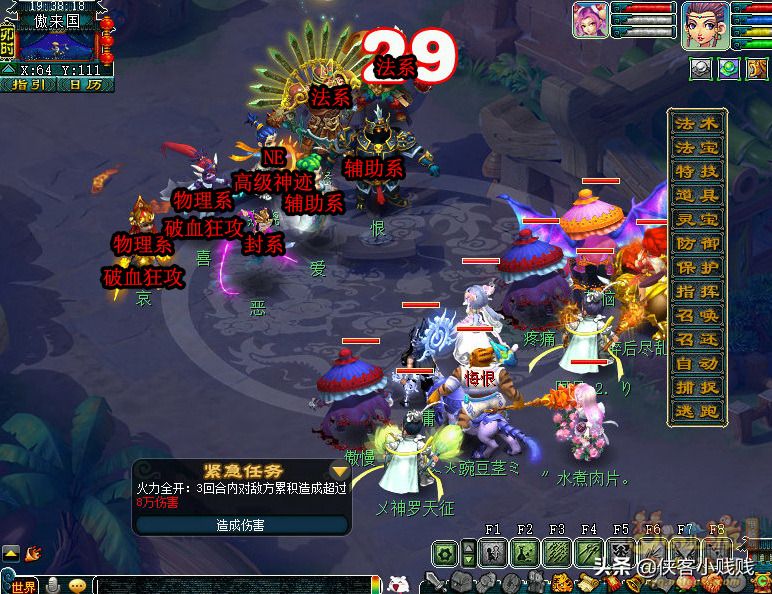The width and height of the screenshot is (772, 594).
Task: Choose 召还 (Recall) from the battle menu
Action: click(x=697, y=340)
